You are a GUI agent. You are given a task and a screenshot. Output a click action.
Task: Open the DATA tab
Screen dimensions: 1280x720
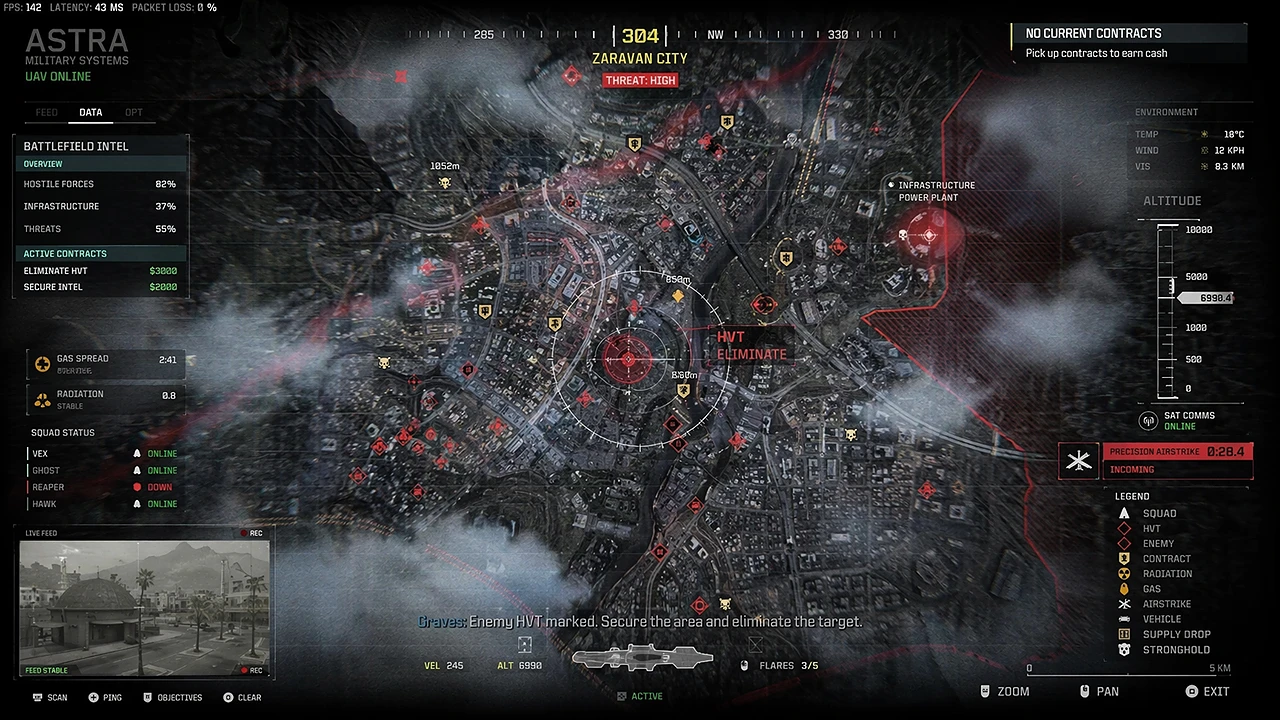91,113
